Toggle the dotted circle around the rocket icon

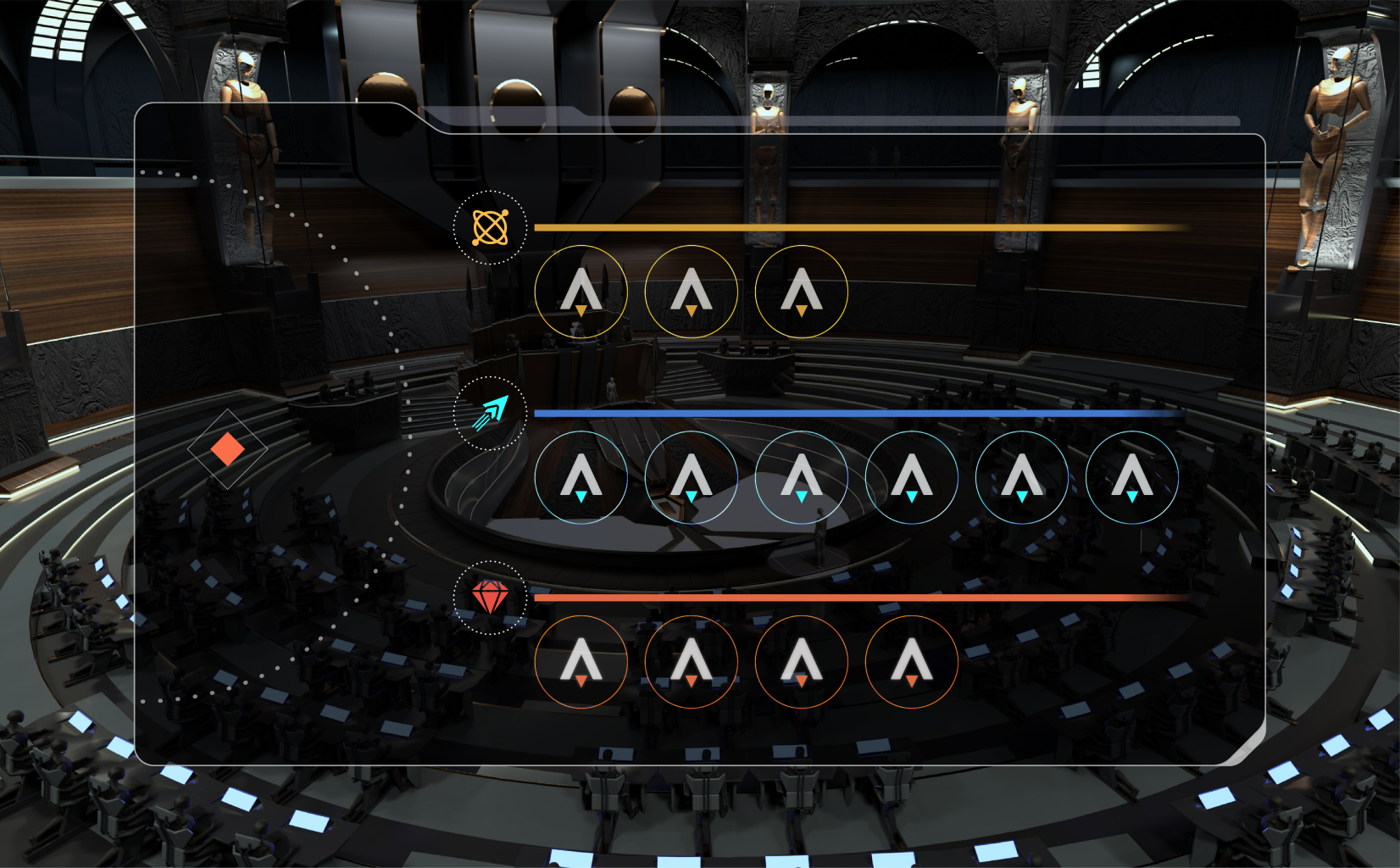pos(490,412)
